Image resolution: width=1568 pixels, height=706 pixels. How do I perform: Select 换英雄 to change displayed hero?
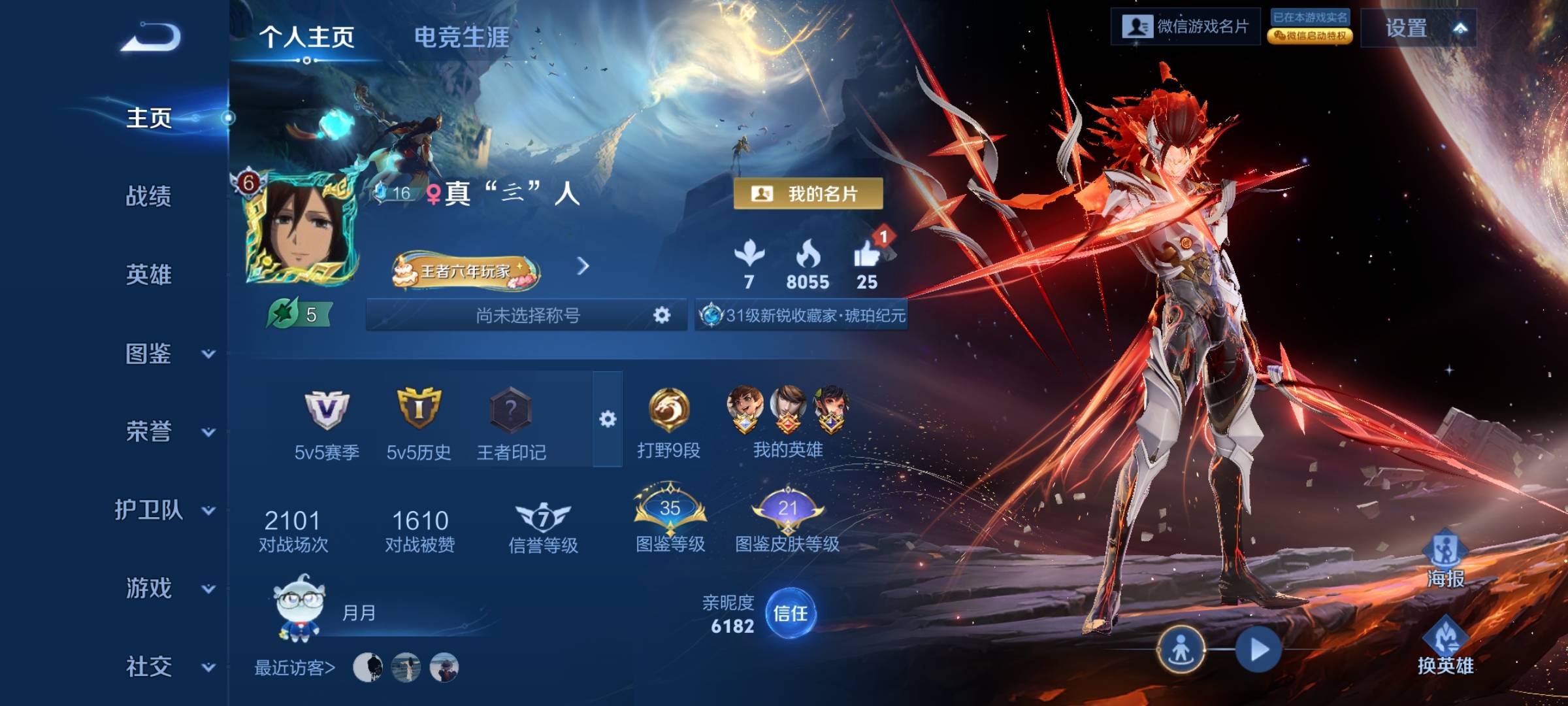coord(1445,644)
